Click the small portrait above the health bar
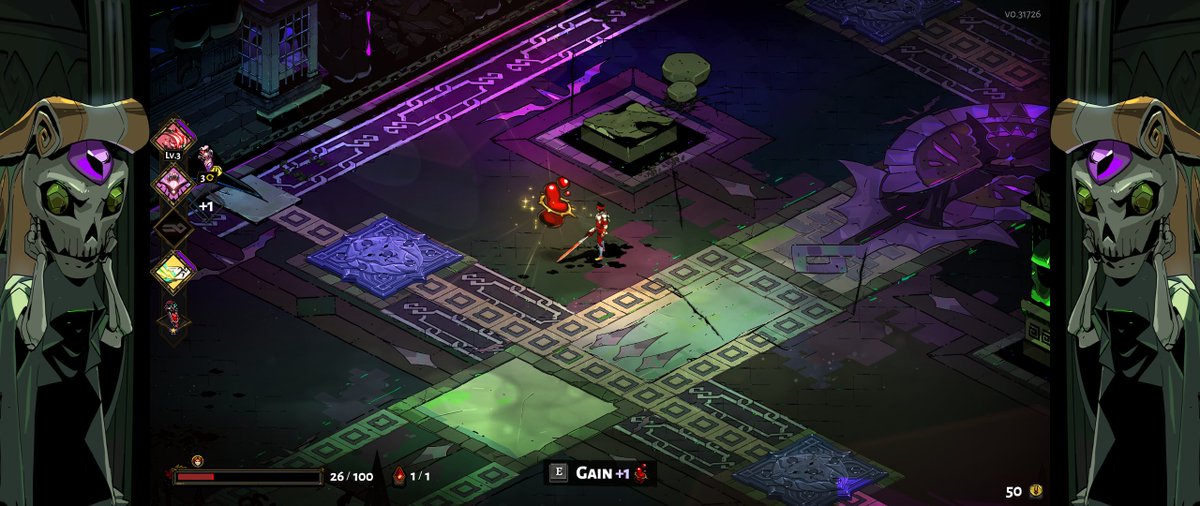Screen dimensions: 1200x506 [x=197, y=460]
